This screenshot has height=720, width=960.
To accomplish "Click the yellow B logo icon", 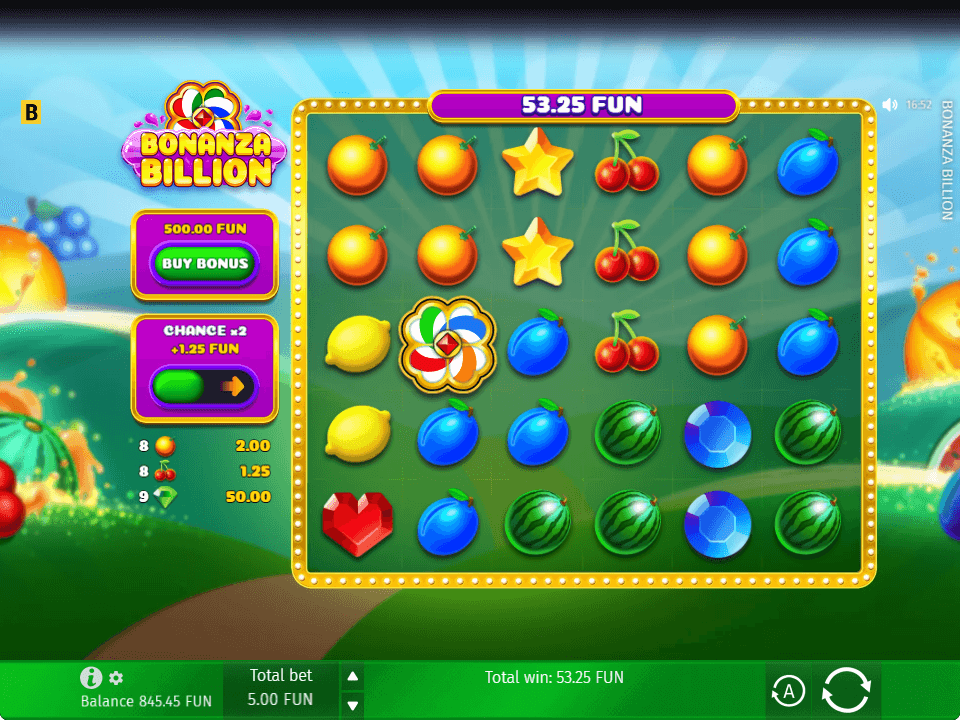I will [x=31, y=112].
